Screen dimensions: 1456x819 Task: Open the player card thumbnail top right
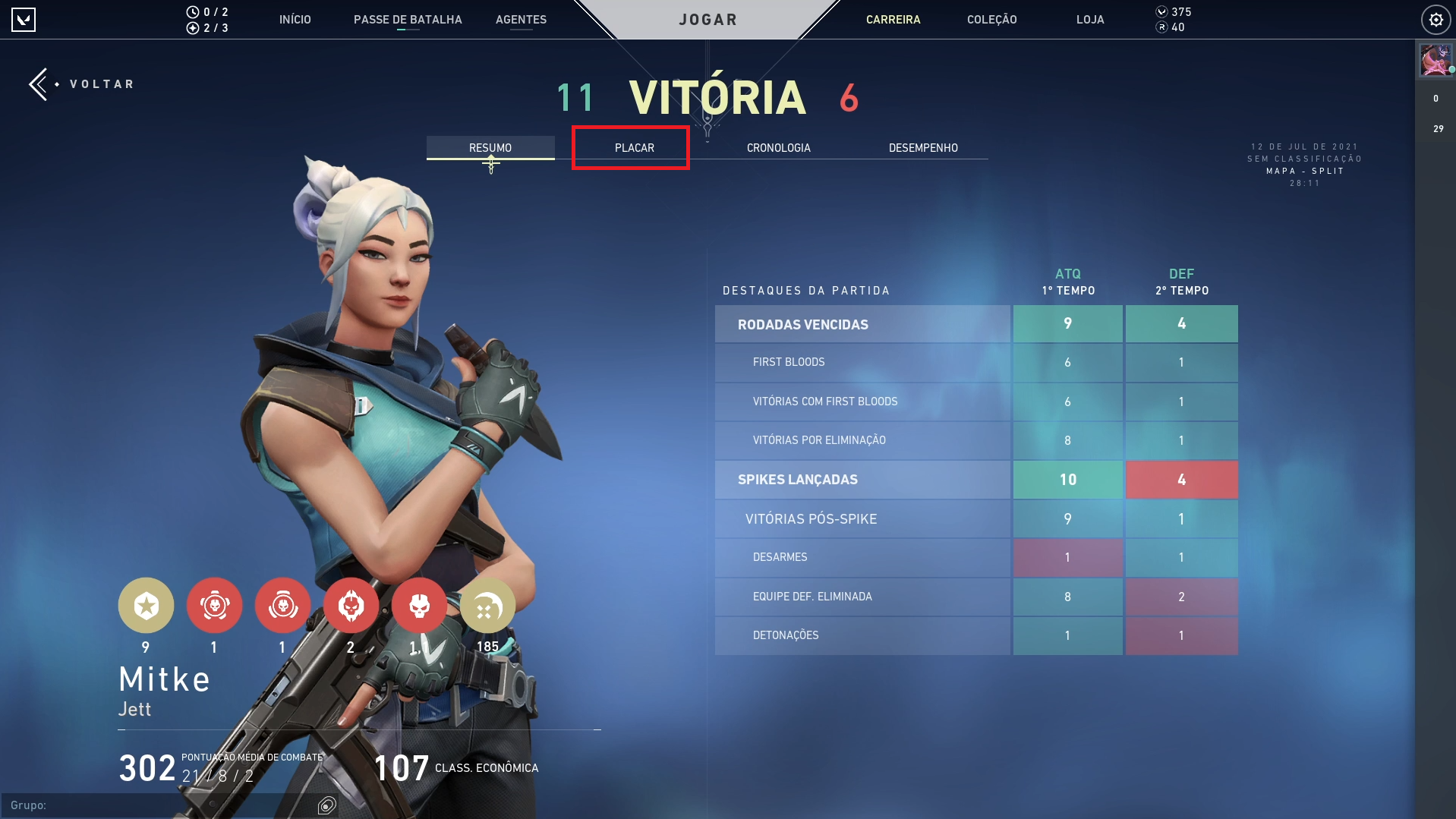coord(1436,61)
